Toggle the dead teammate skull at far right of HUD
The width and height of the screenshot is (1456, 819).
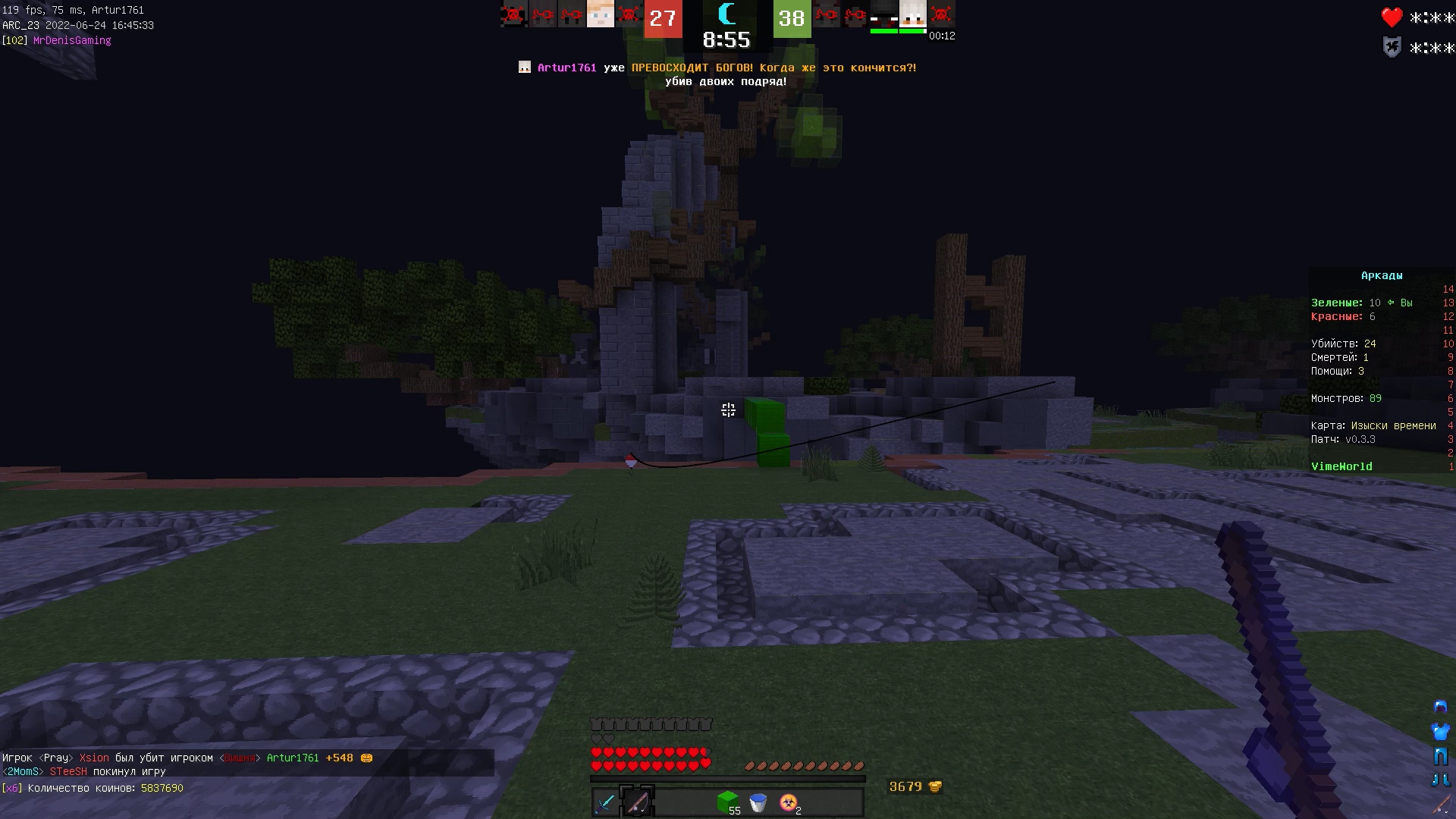click(940, 14)
